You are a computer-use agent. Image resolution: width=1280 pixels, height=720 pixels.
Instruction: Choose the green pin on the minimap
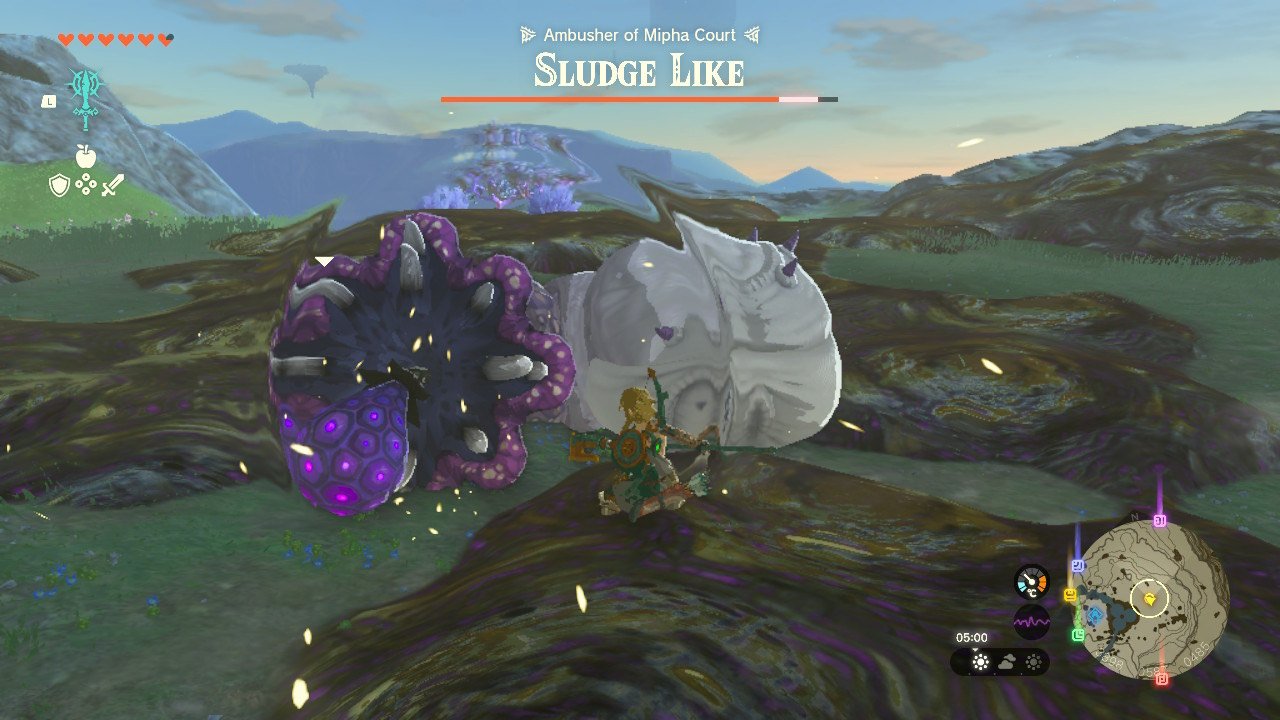(x=1078, y=634)
